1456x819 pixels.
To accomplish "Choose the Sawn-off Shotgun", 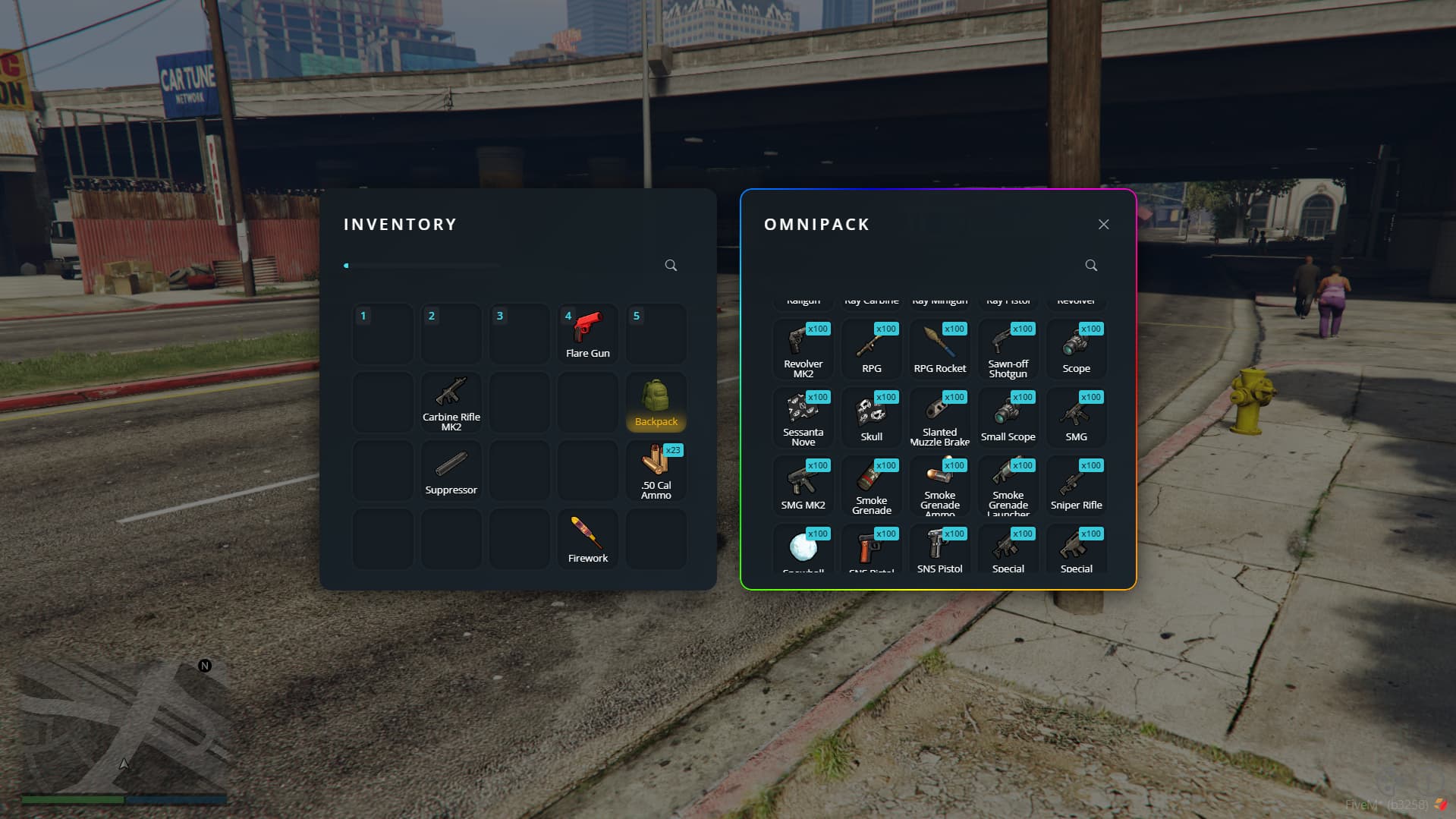I will point(1008,349).
